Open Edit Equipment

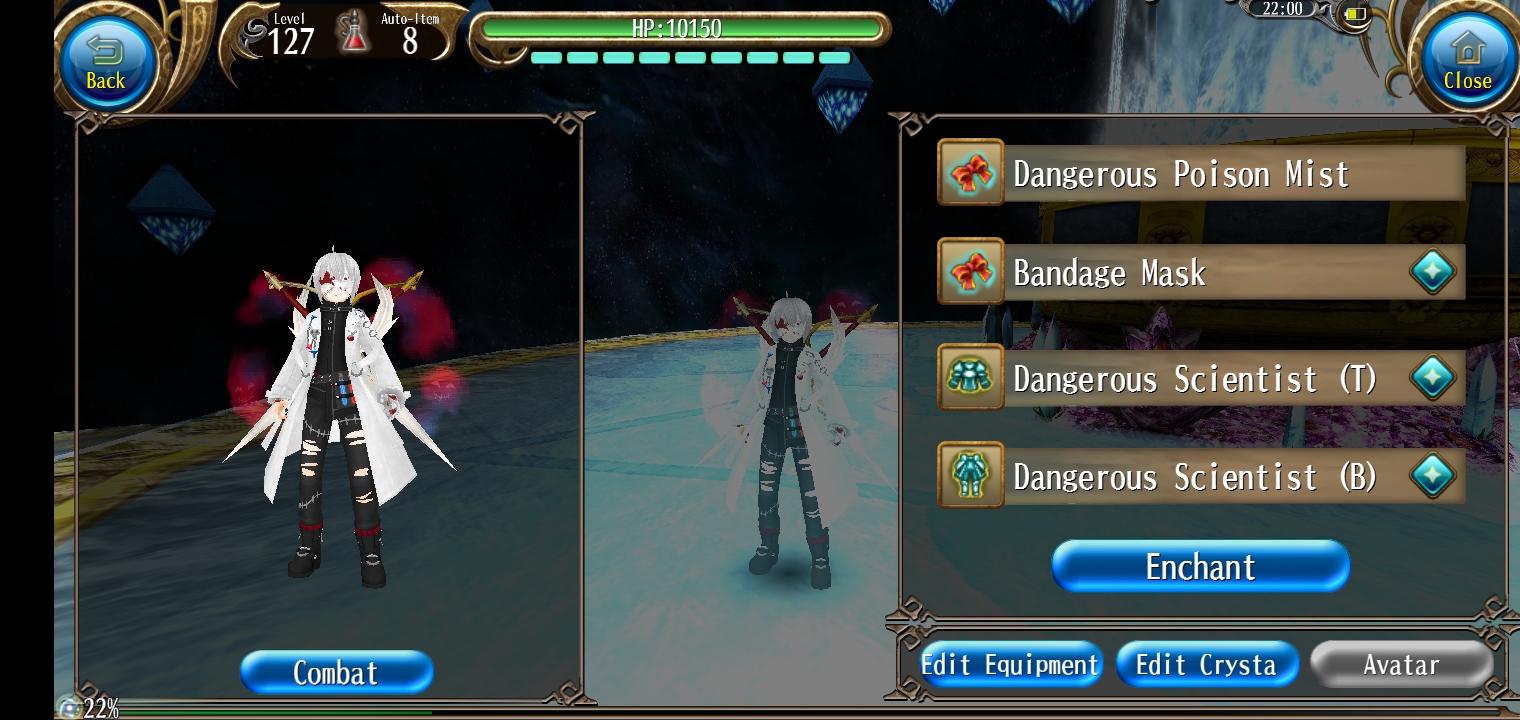[x=1009, y=665]
